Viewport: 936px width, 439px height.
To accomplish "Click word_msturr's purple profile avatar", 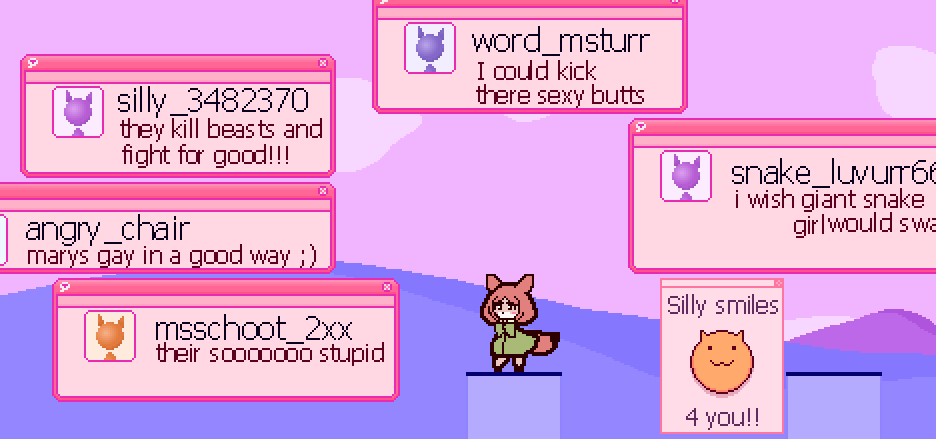I will click(x=430, y=48).
